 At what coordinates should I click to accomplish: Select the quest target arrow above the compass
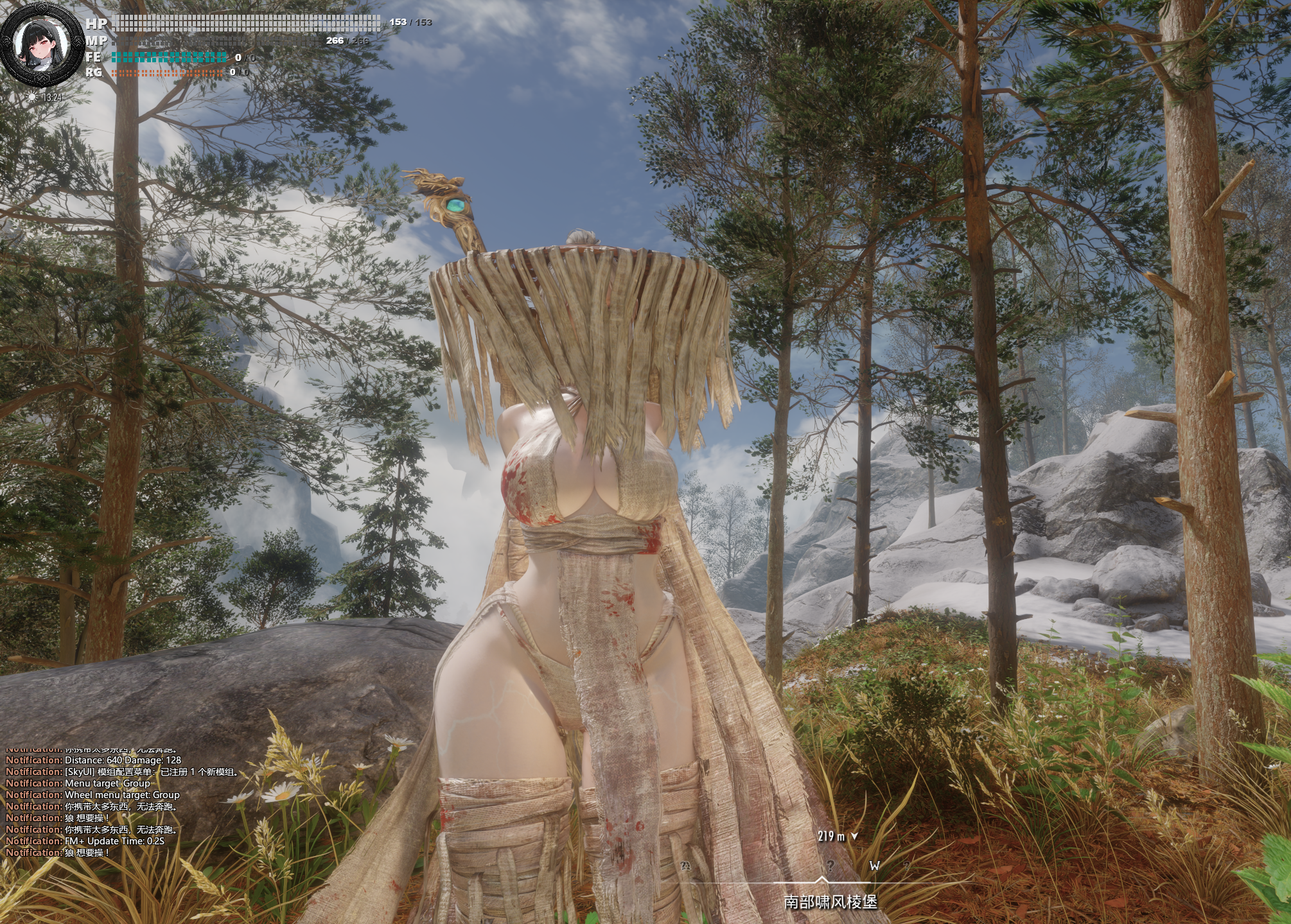[x=854, y=836]
